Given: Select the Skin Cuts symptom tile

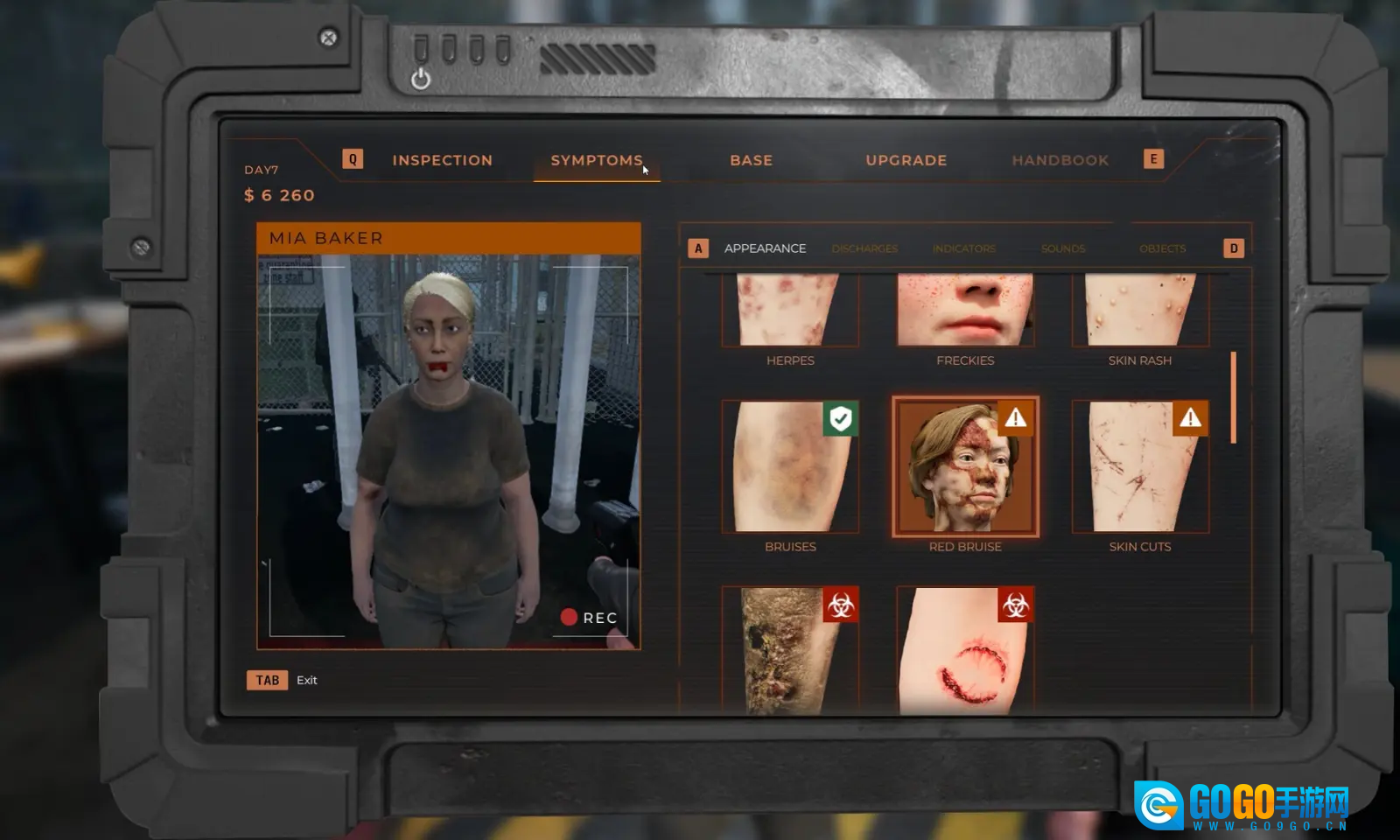Looking at the screenshot, I should coord(1139,467).
